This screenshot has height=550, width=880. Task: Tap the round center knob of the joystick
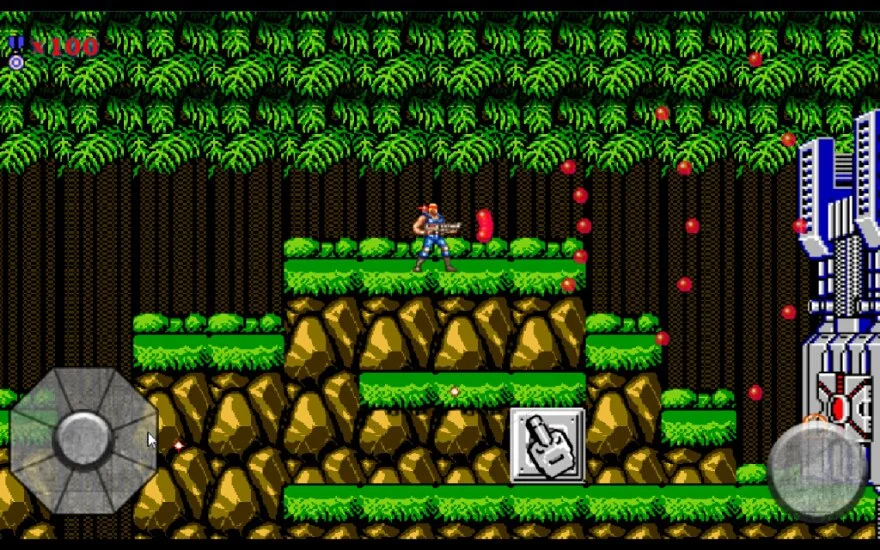pyautogui.click(x=83, y=440)
